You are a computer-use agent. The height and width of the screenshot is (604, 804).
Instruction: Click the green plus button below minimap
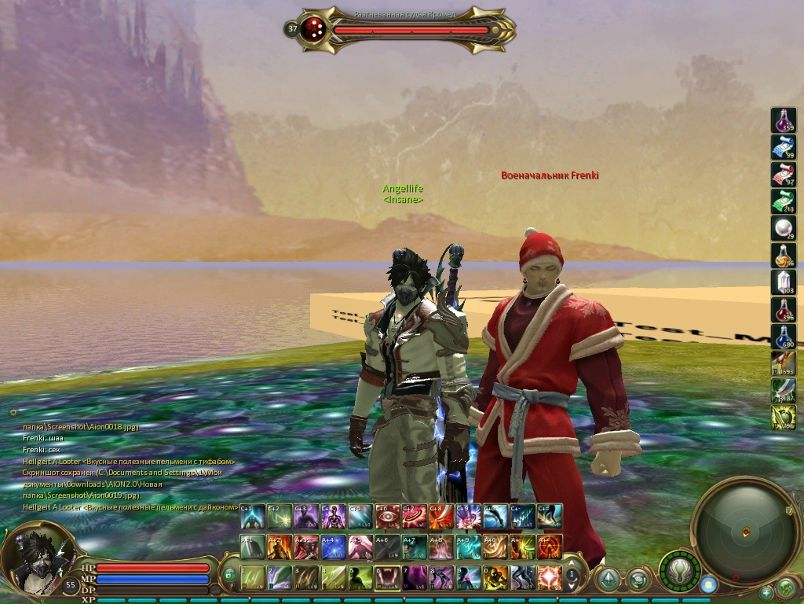[767, 592]
